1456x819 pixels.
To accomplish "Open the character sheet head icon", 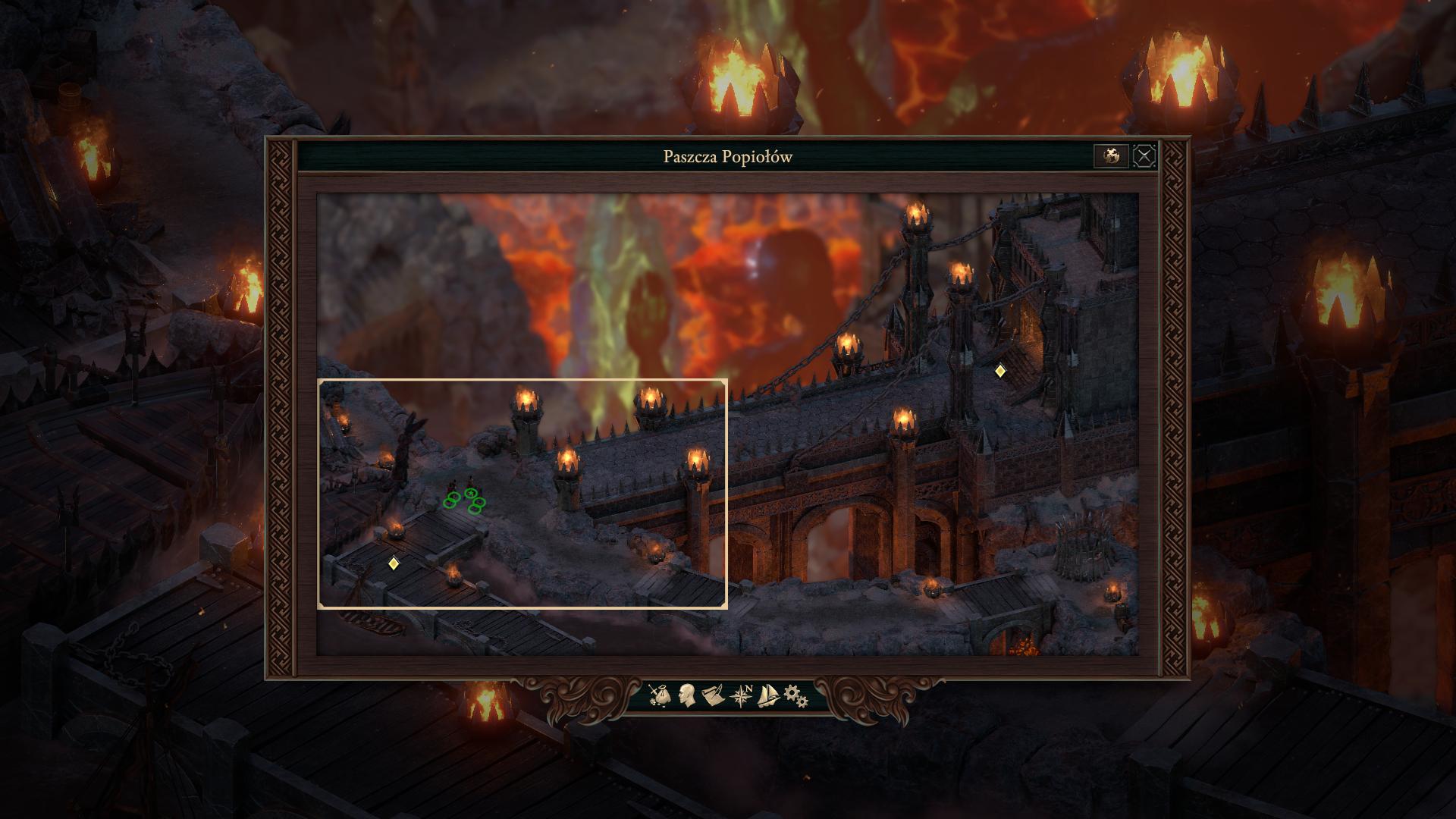I will (x=686, y=695).
